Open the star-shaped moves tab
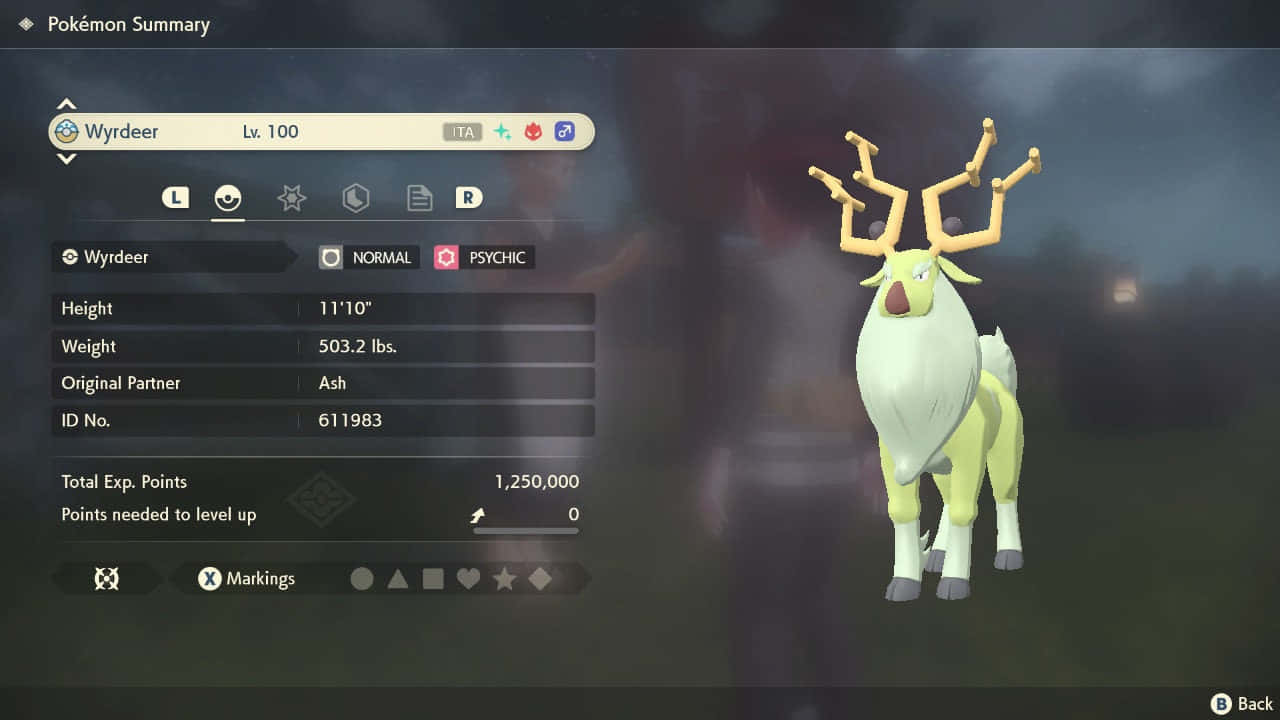The image size is (1280, 720). pos(291,197)
